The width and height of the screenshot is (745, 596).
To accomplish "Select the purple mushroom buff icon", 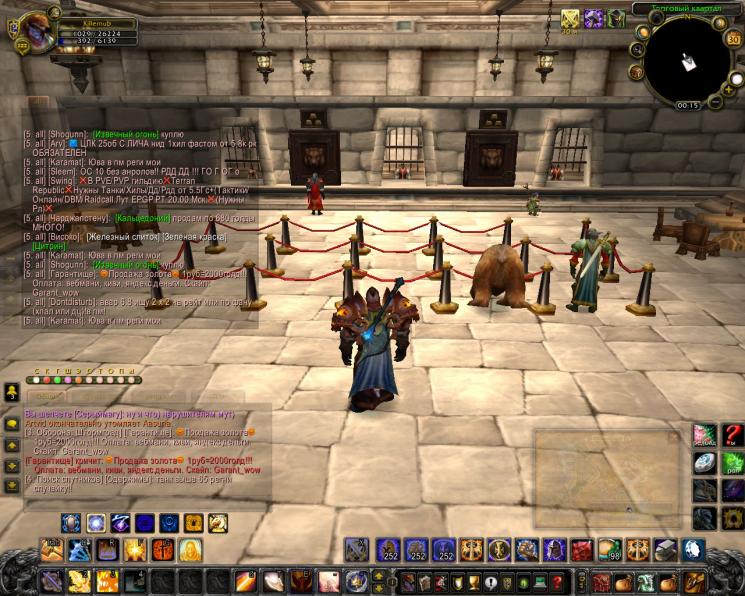I will (594, 19).
